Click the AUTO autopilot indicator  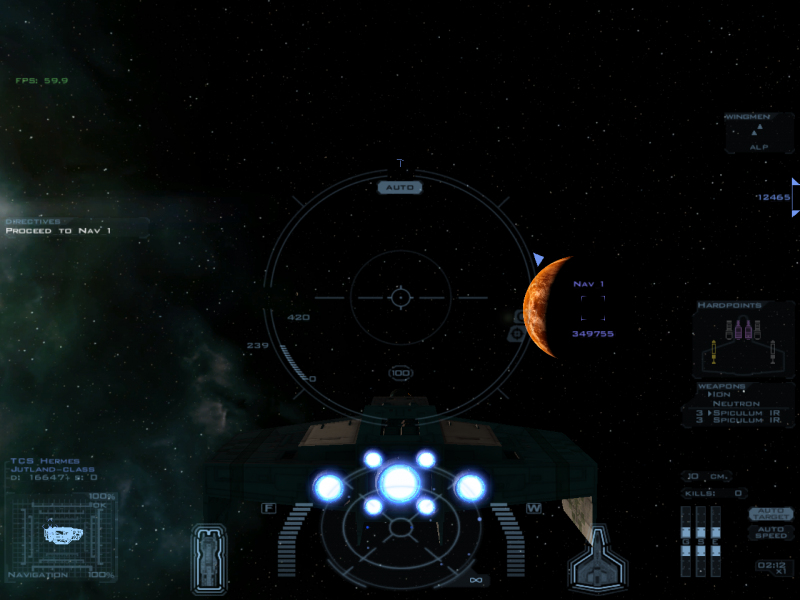[400, 187]
